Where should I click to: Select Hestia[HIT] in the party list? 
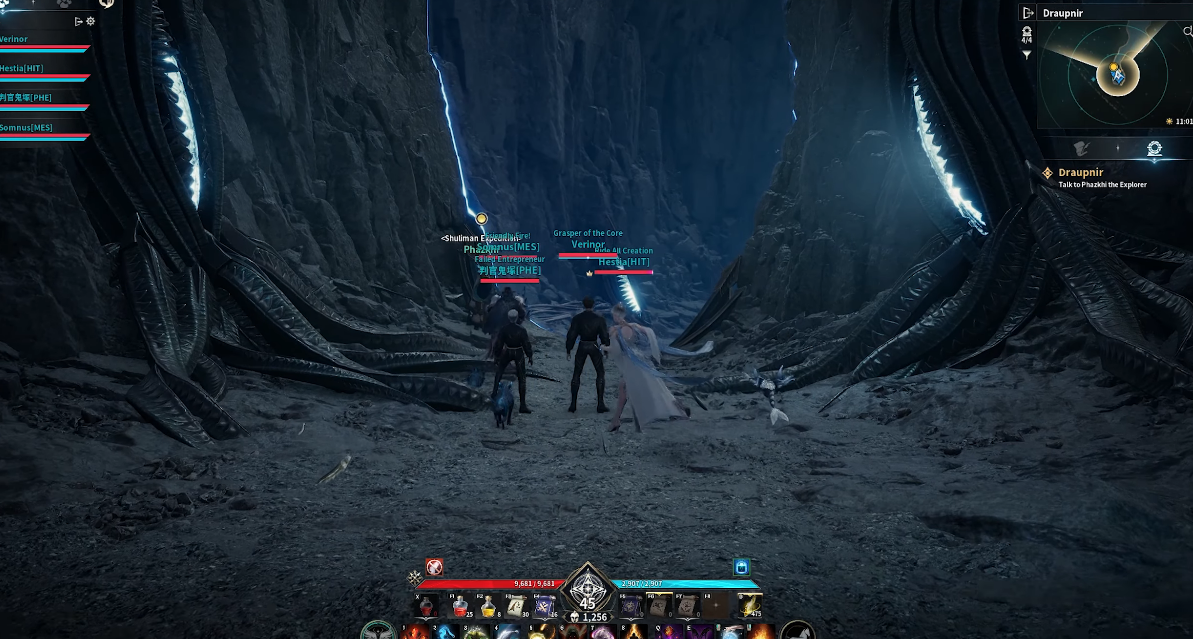click(22, 68)
